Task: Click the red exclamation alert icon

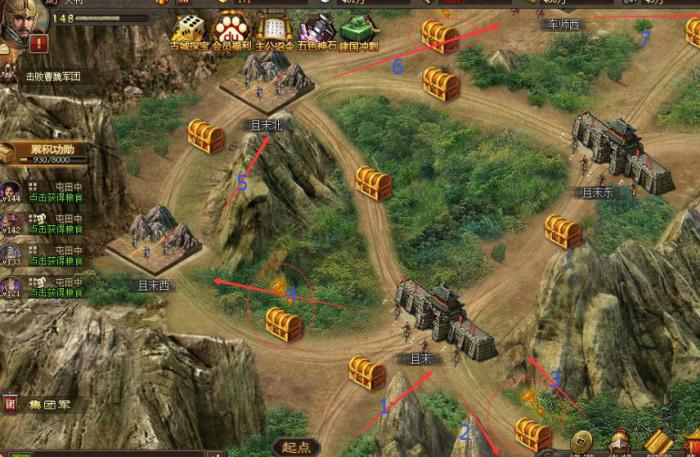Action: coord(38,44)
